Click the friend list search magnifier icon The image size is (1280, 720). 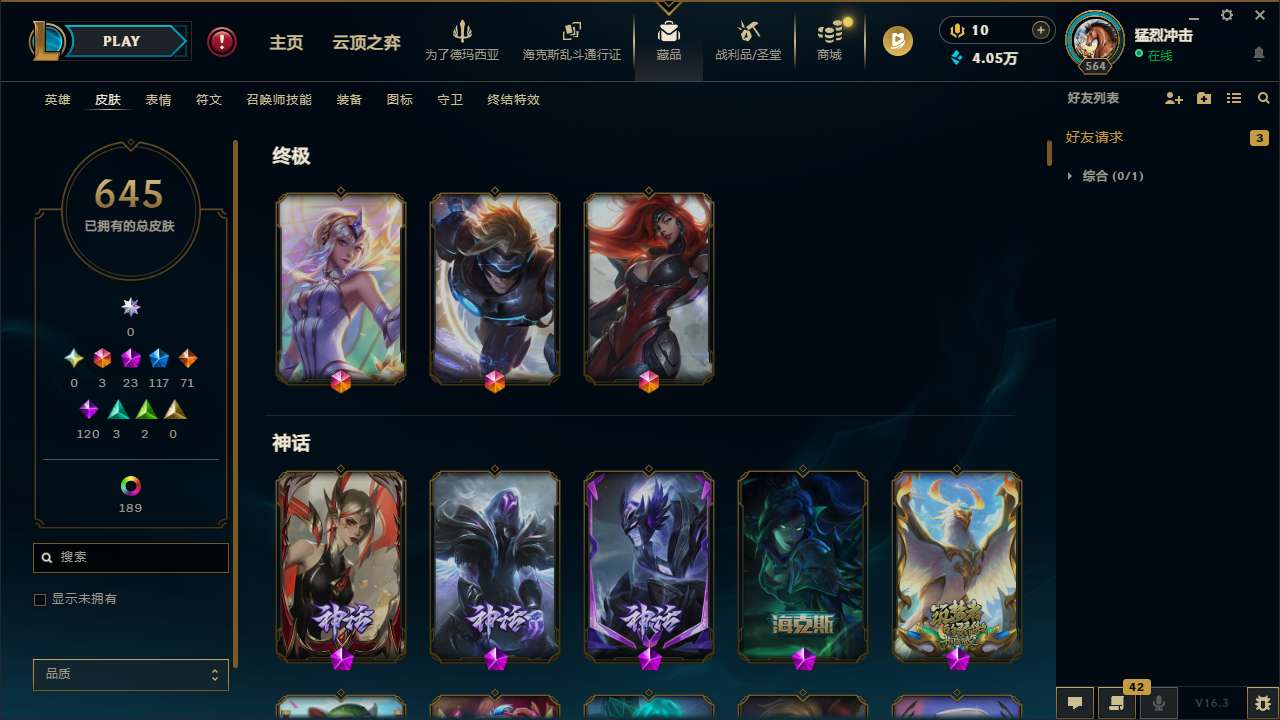point(1263,97)
